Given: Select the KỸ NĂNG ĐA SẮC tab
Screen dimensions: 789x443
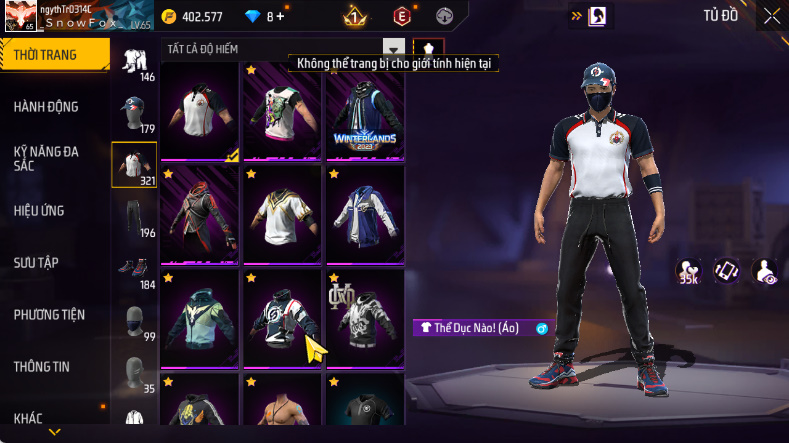Looking at the screenshot, I should pyautogui.click(x=46, y=158).
